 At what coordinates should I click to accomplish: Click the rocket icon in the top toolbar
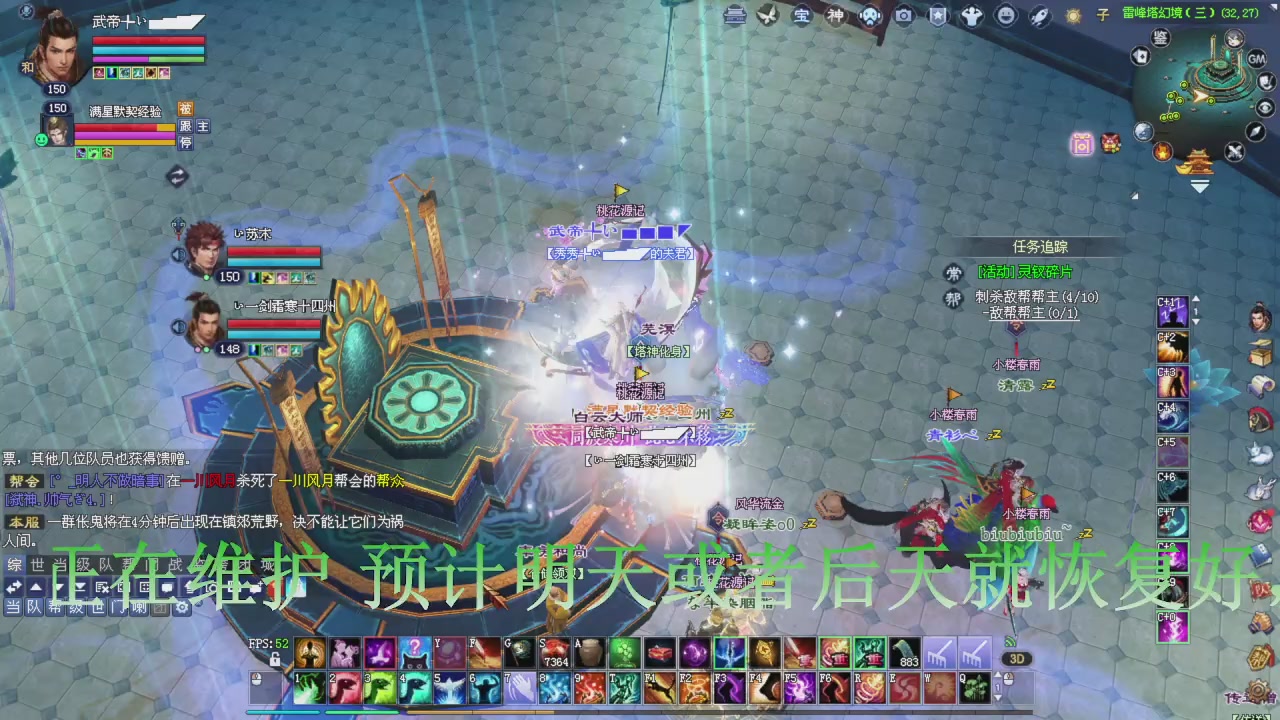1040,16
